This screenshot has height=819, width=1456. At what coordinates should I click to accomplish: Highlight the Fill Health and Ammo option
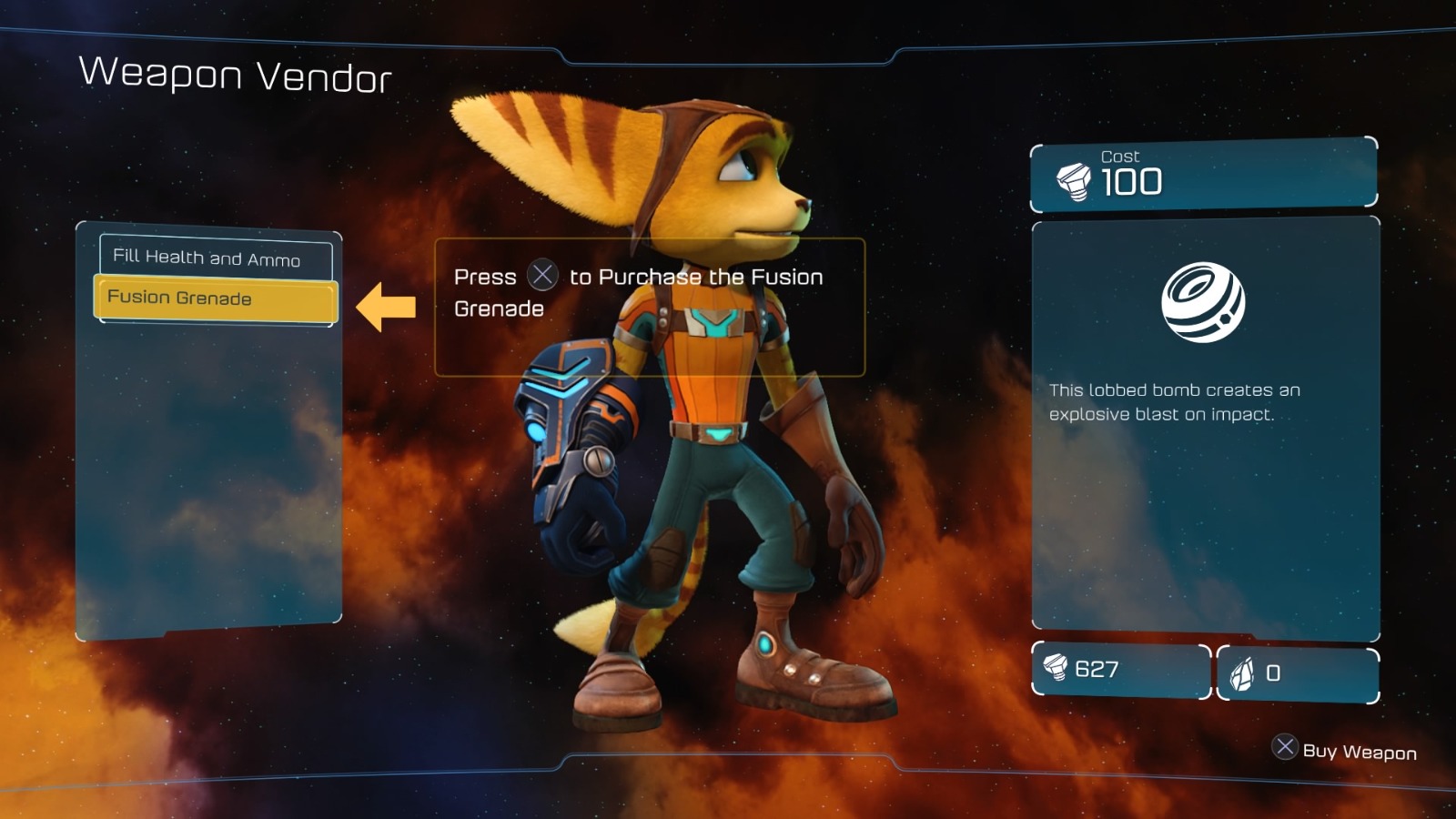(x=214, y=258)
